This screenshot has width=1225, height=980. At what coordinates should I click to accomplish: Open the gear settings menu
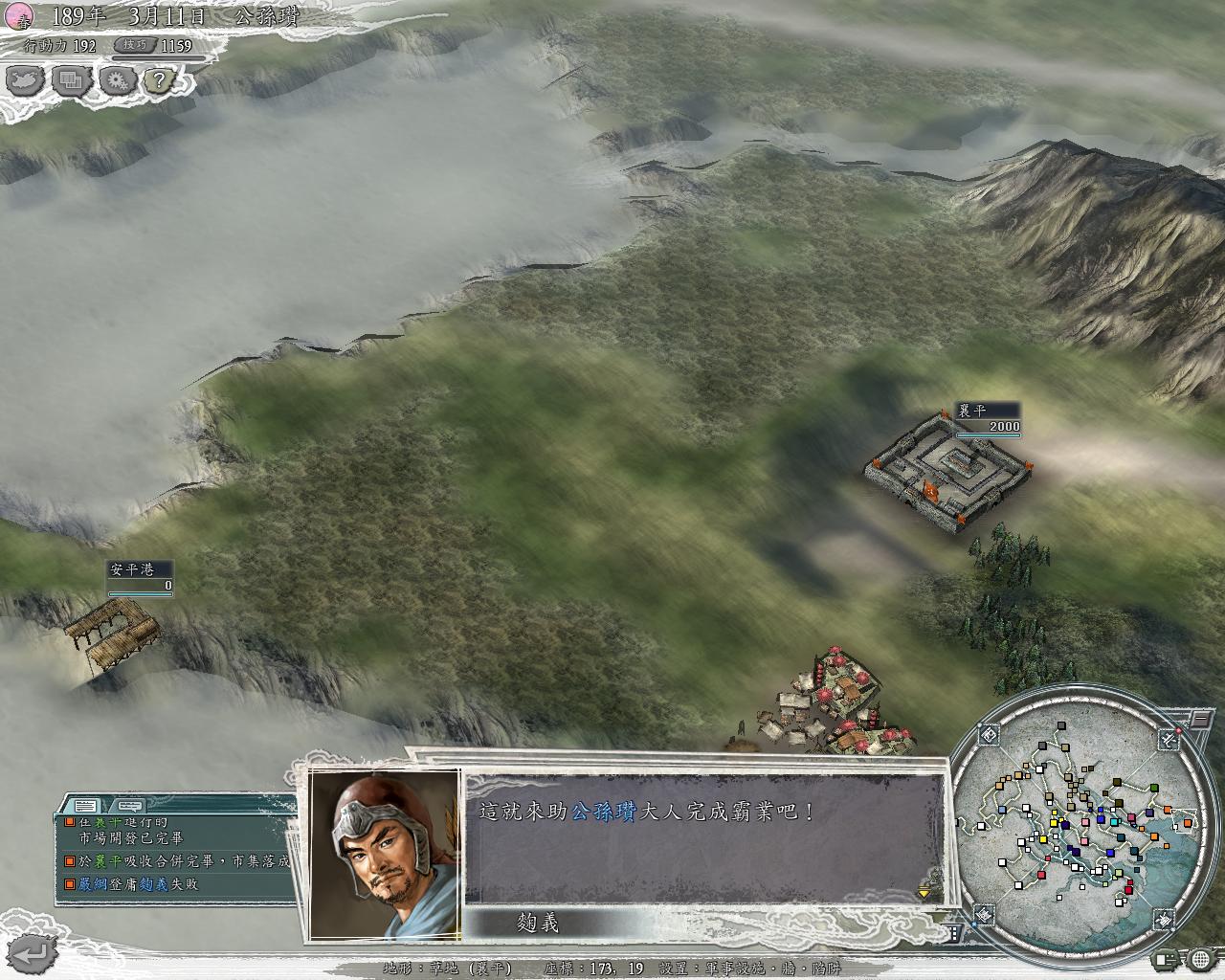117,80
